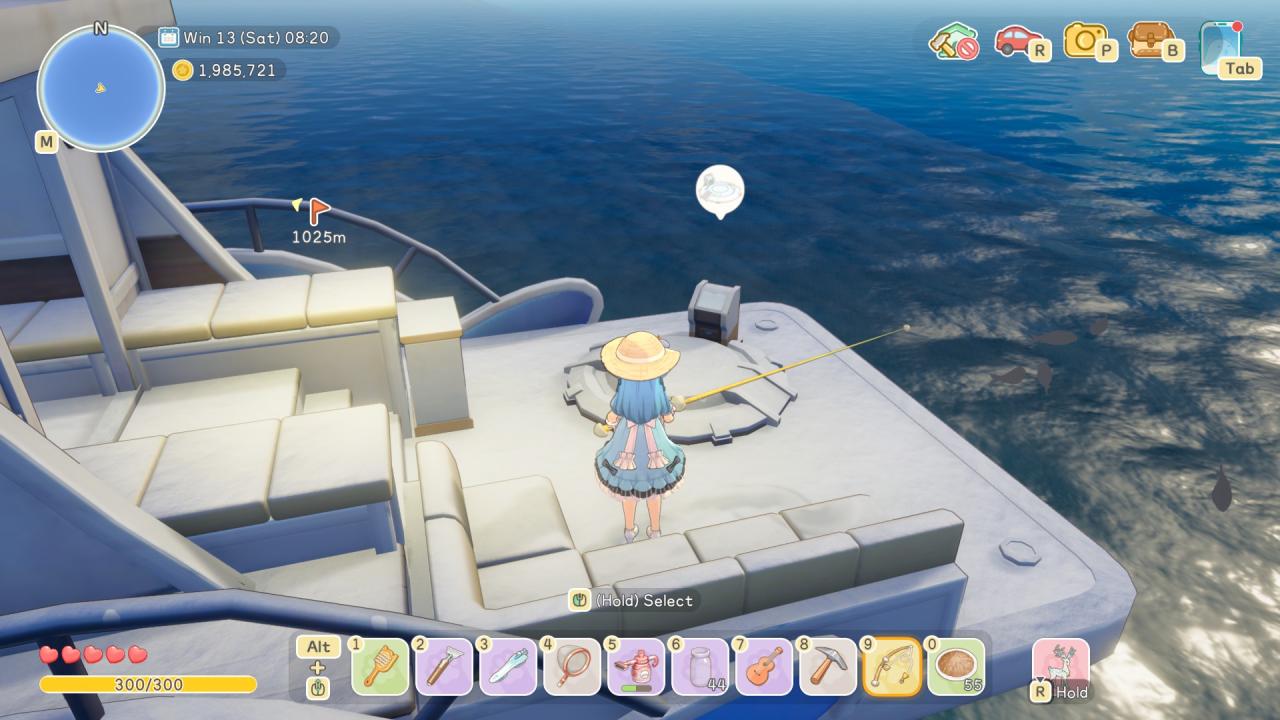Image resolution: width=1280 pixels, height=720 pixels.
Task: Choose the glass jar slot
Action: tap(700, 667)
